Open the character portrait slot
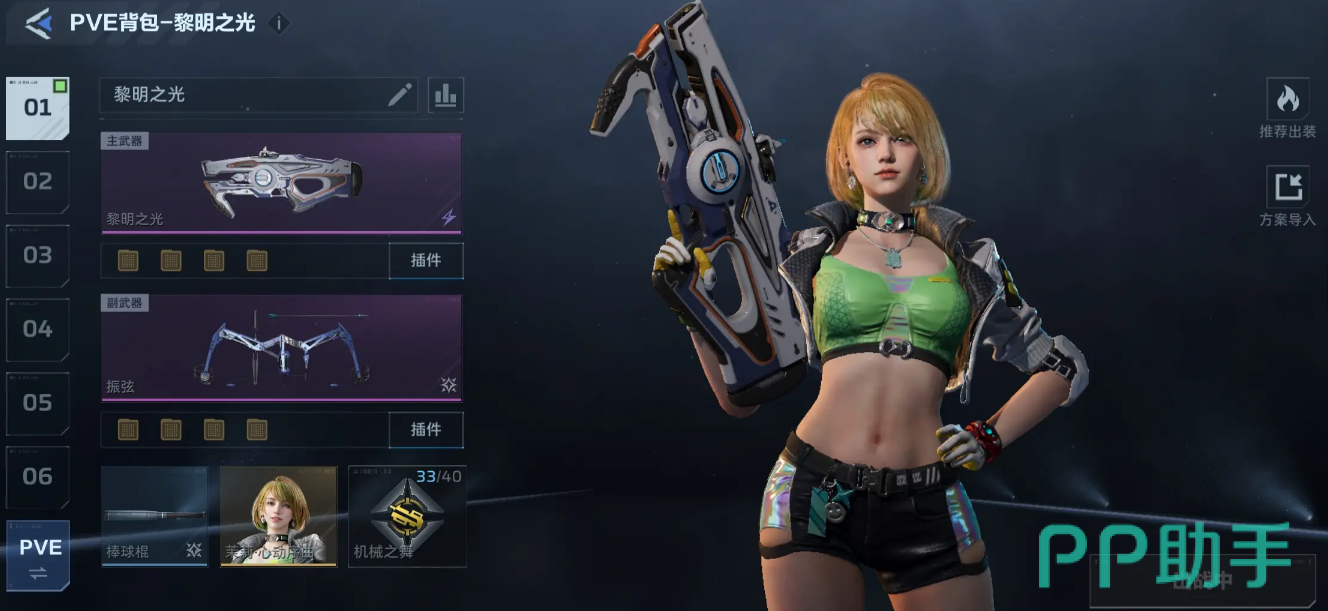 click(x=278, y=516)
